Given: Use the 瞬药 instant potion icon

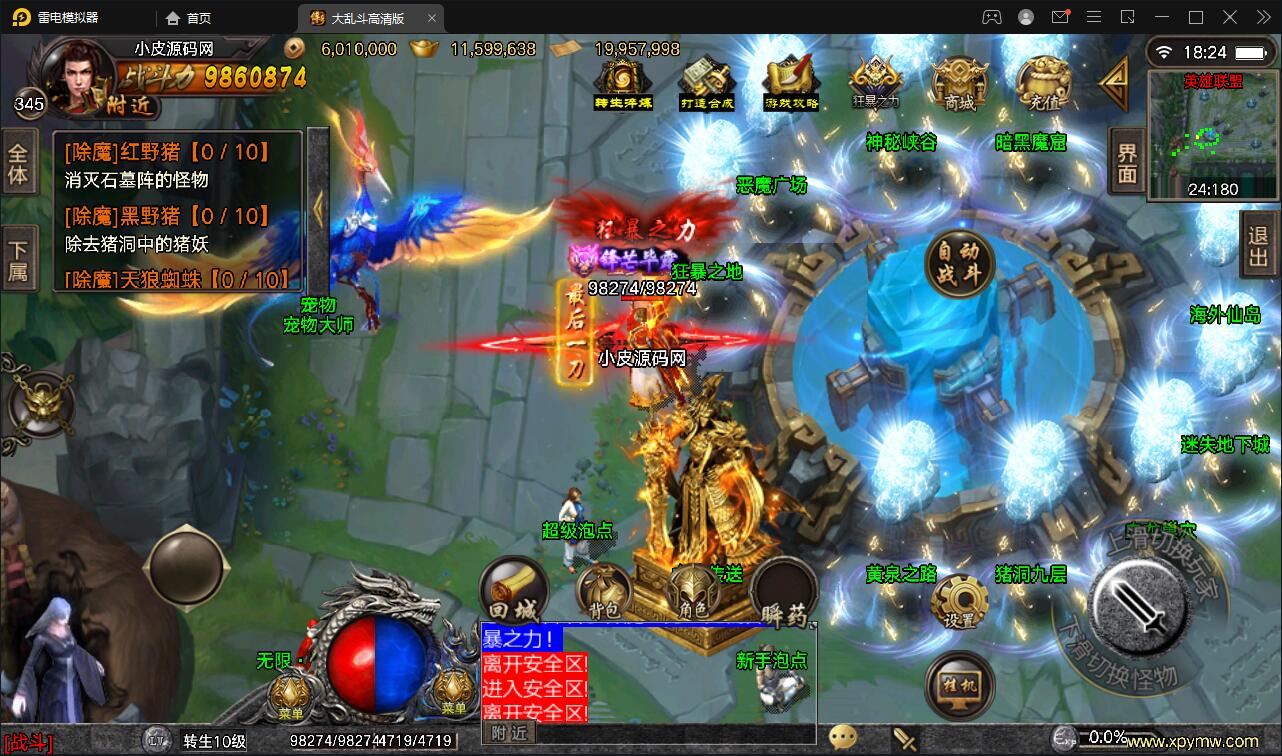Looking at the screenshot, I should 785,590.
